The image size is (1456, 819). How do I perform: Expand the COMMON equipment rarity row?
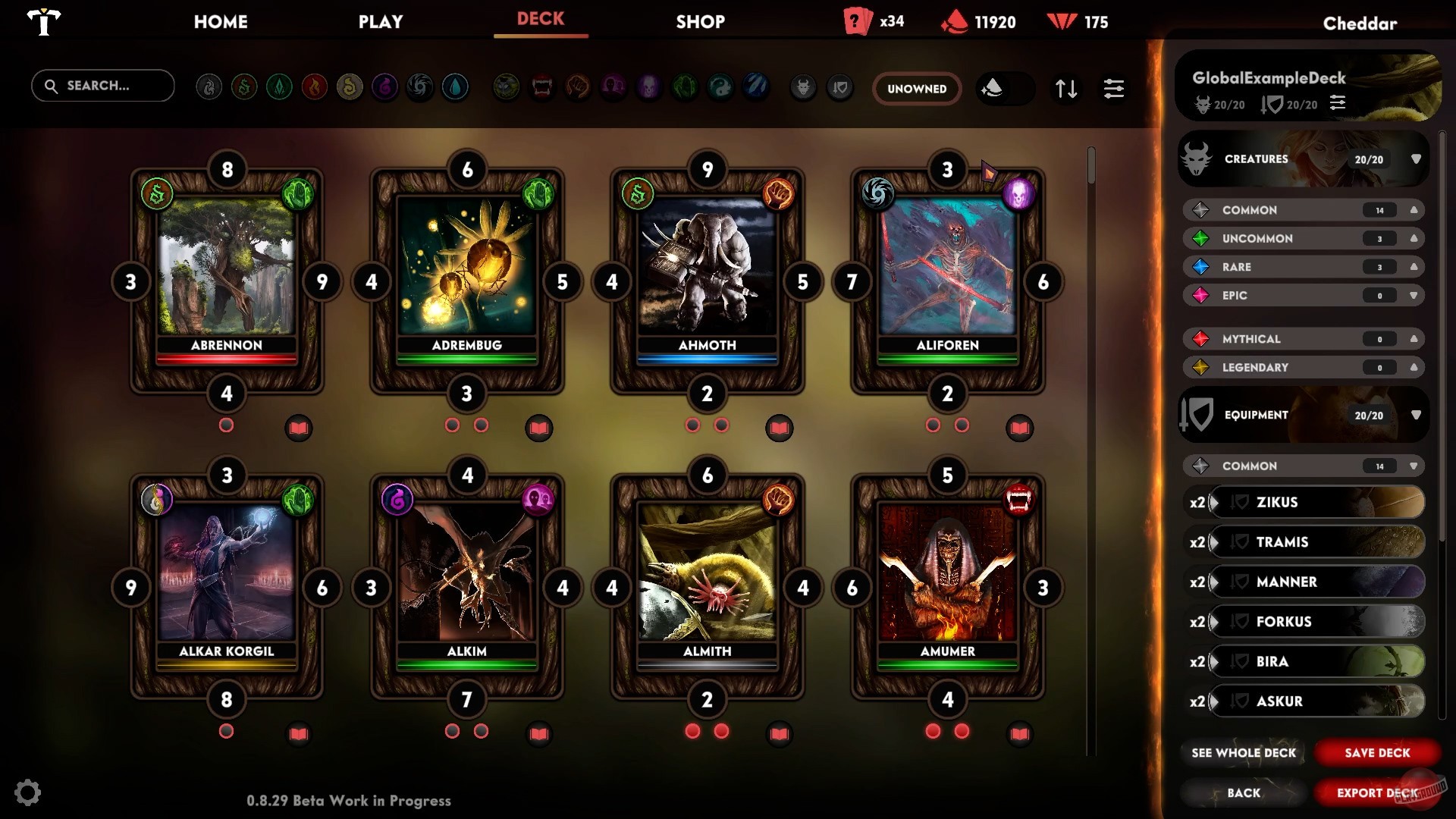[1412, 466]
